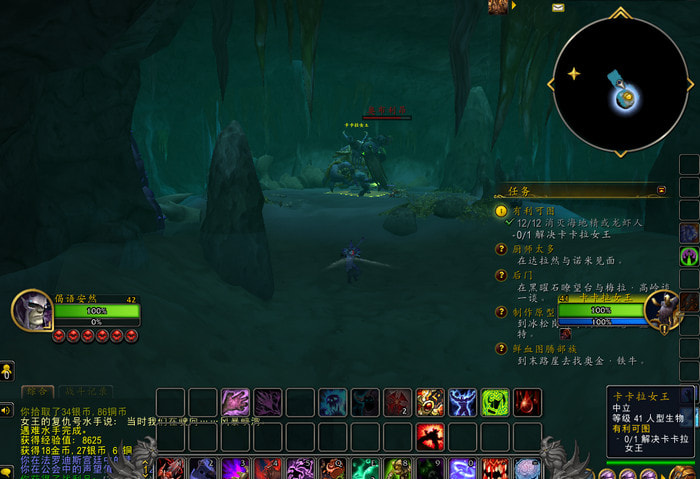The width and height of the screenshot is (700, 479).
Task: Select the 有利可图 quest in the tracker
Action: [531, 211]
